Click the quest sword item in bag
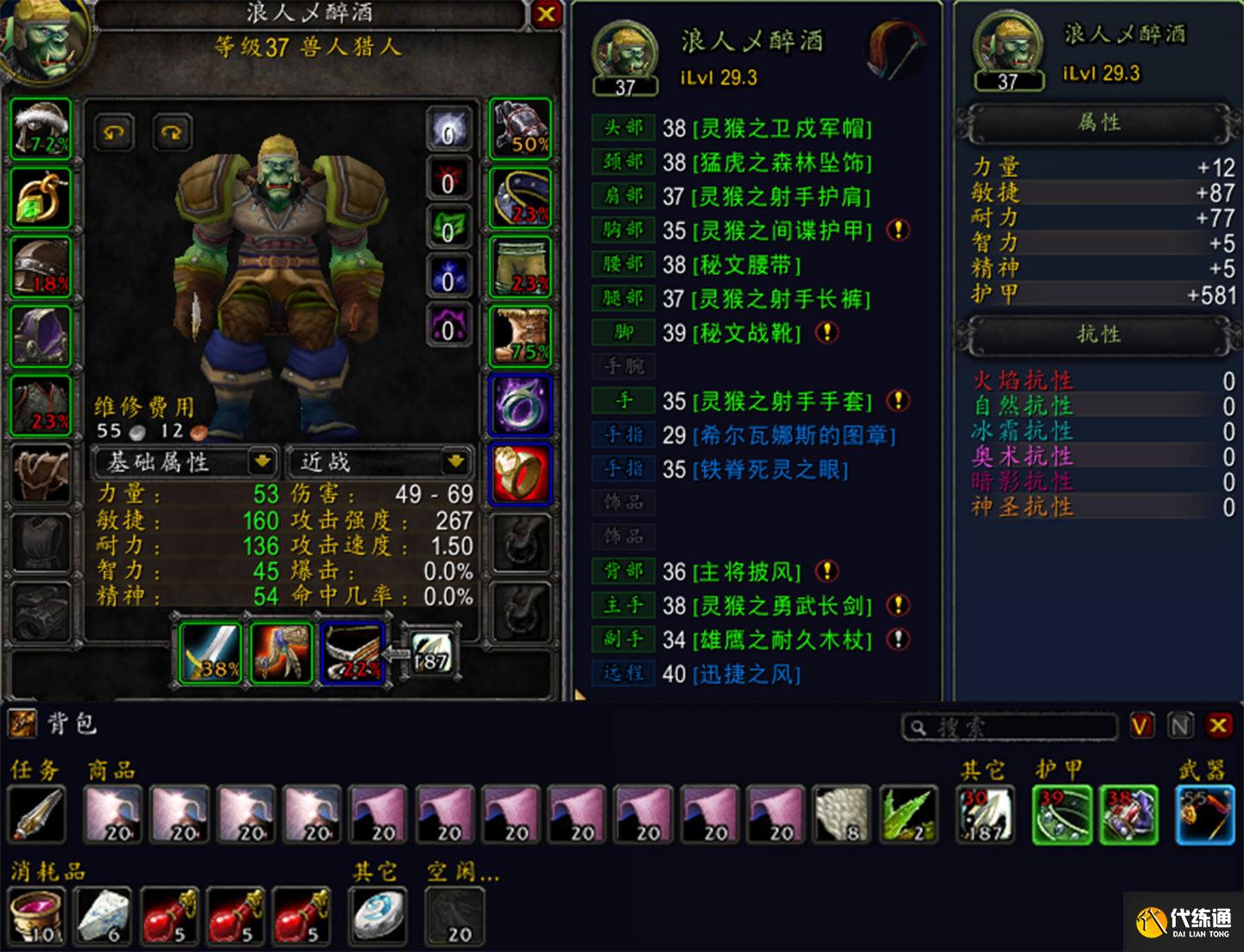 36,812
